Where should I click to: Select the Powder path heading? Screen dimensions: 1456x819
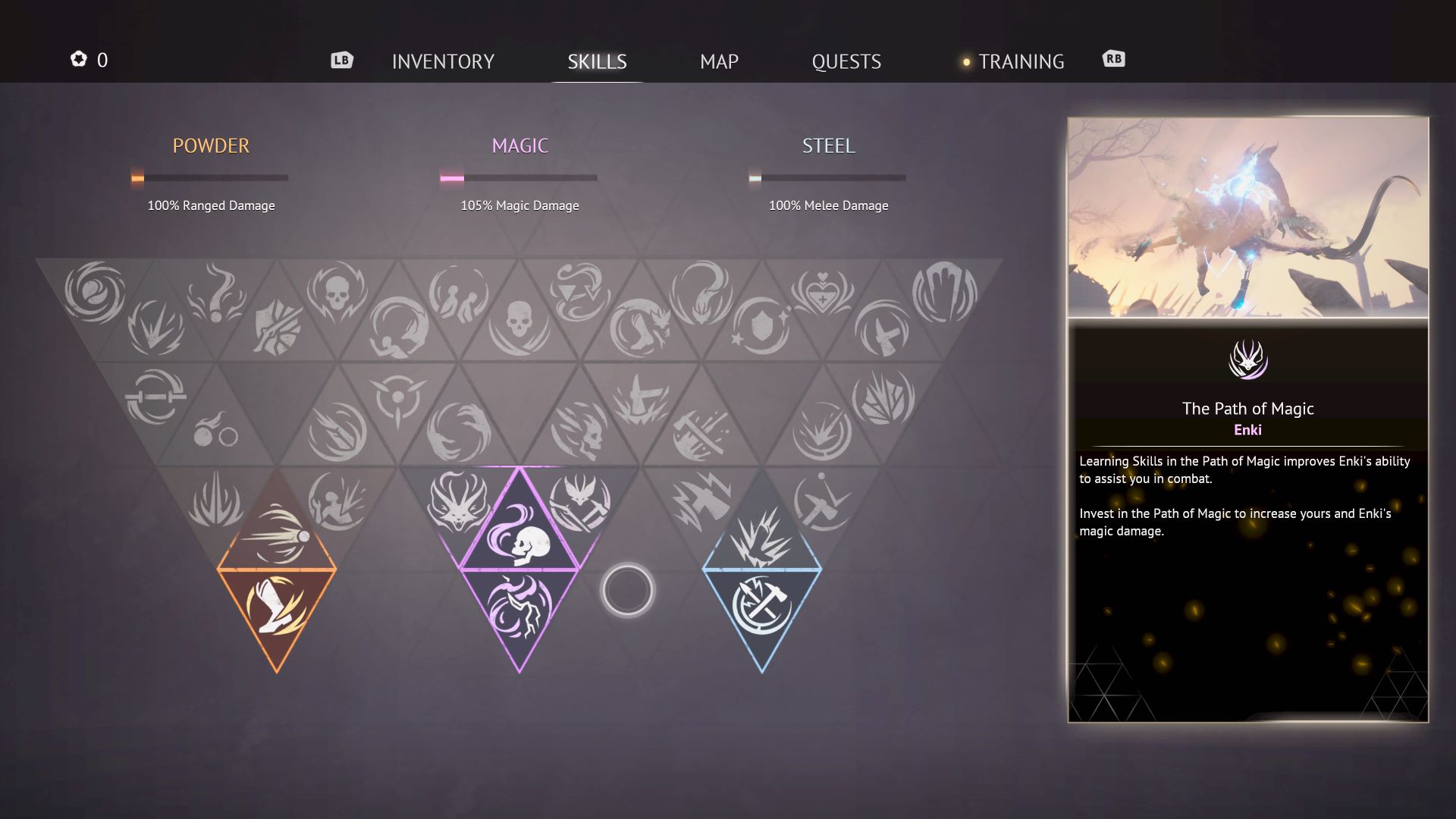coord(211,146)
